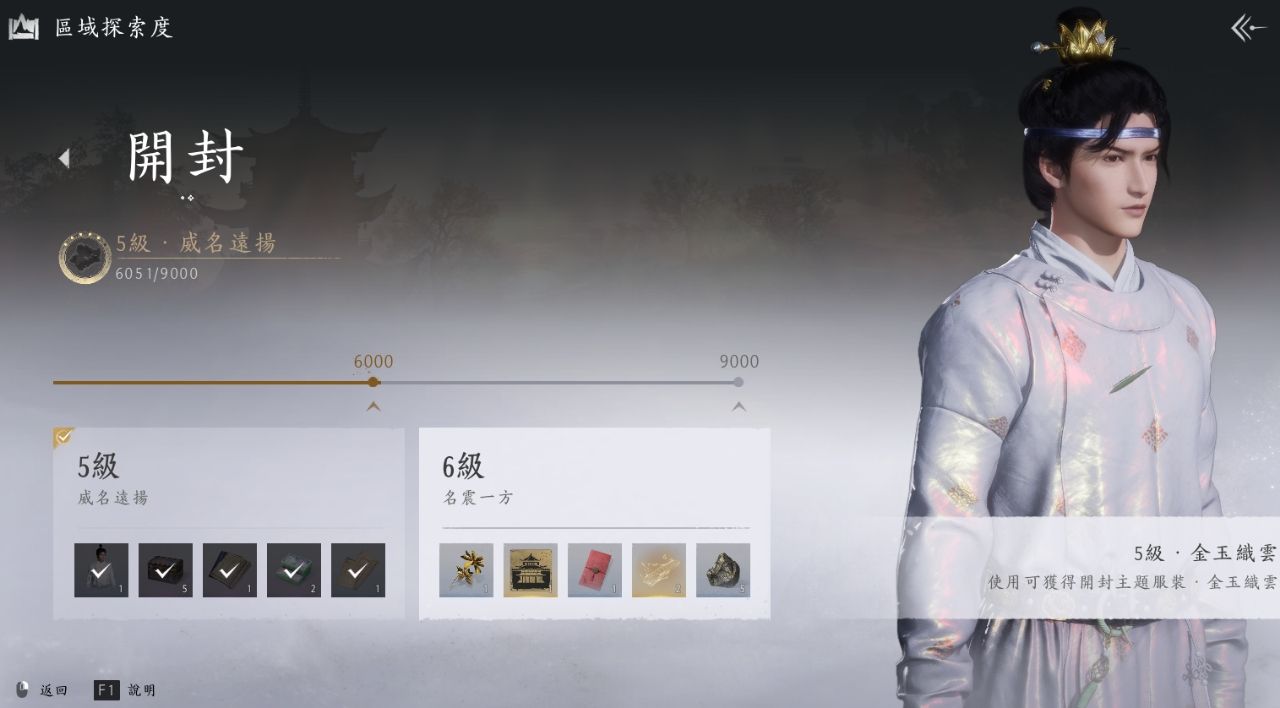
Task: View the golden flower hairpin reward
Action: click(x=466, y=570)
